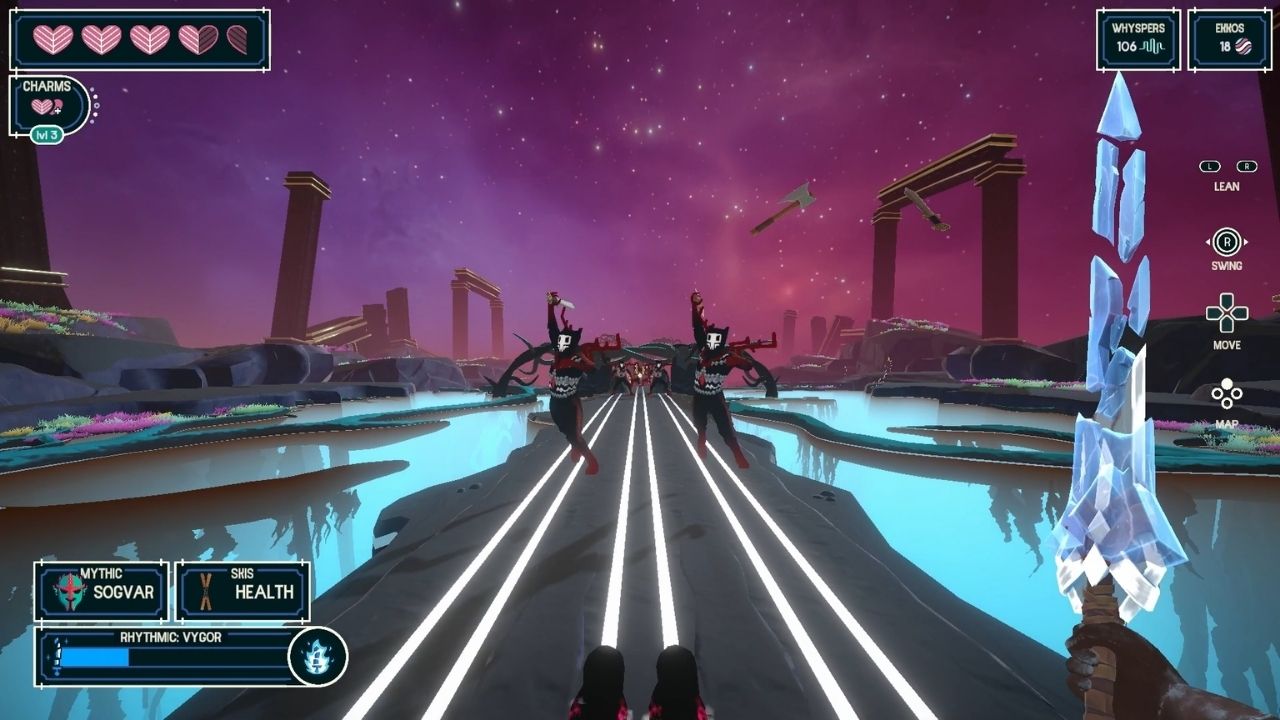Open the Charms panel
Image resolution: width=1280 pixels, height=720 pixels.
tap(48, 105)
